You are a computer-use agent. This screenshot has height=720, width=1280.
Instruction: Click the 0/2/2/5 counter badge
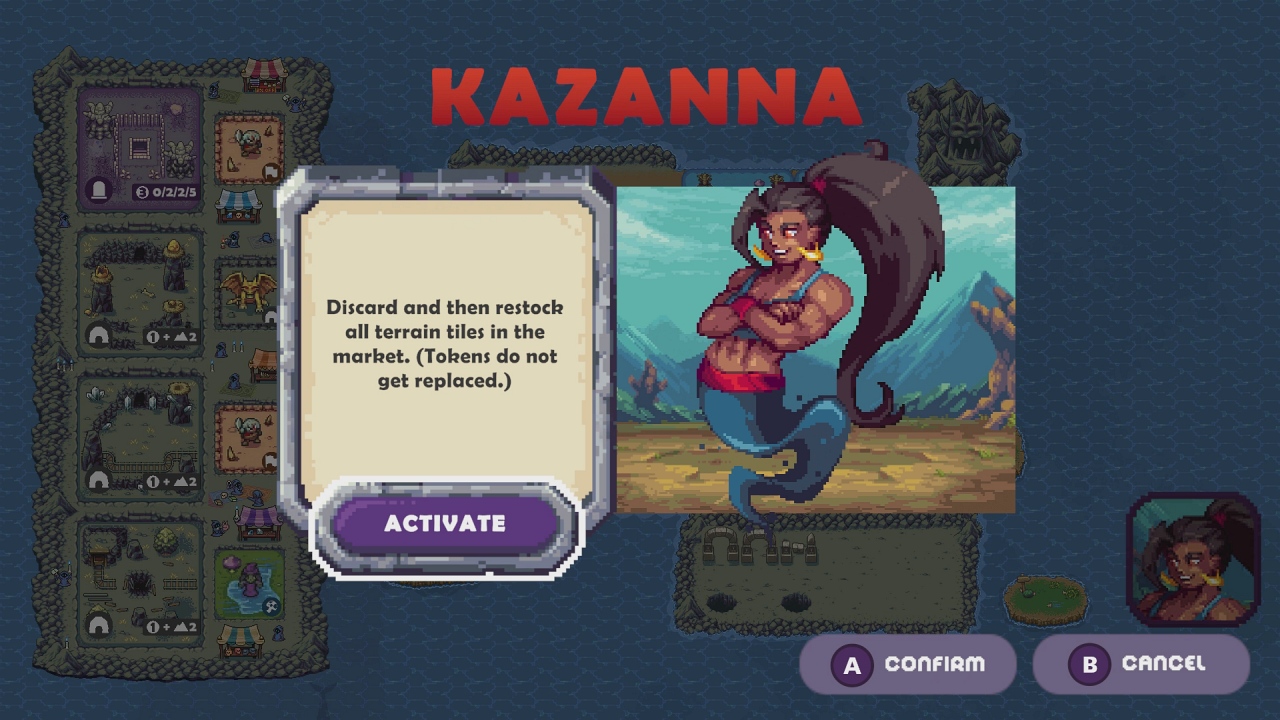165,191
